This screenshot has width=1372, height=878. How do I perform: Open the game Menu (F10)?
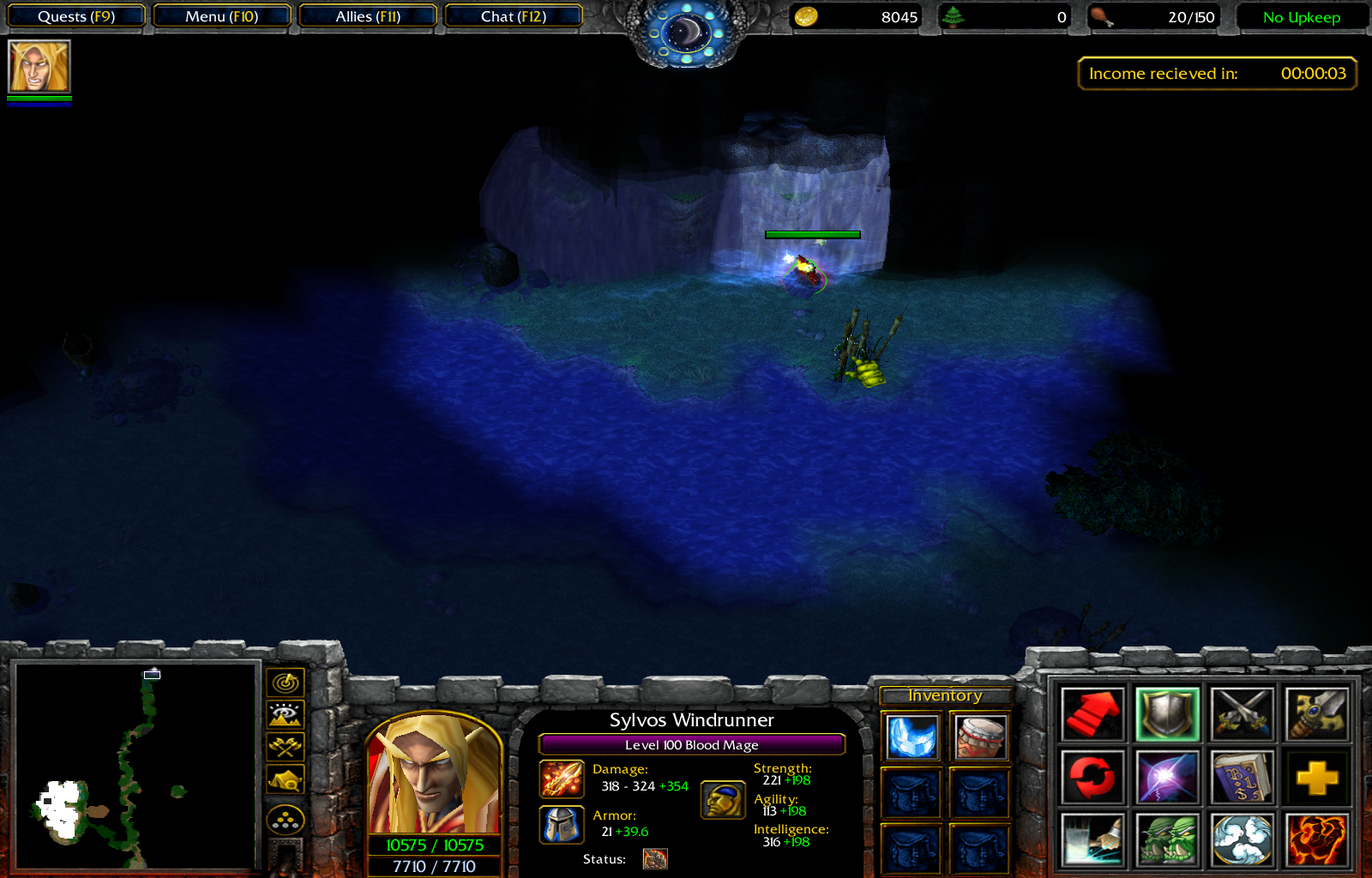pos(221,15)
